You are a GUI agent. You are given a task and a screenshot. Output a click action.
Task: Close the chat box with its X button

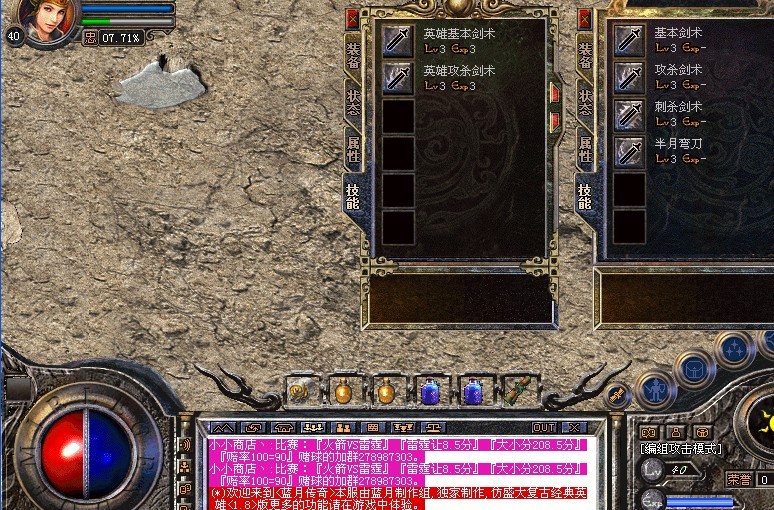(572, 427)
